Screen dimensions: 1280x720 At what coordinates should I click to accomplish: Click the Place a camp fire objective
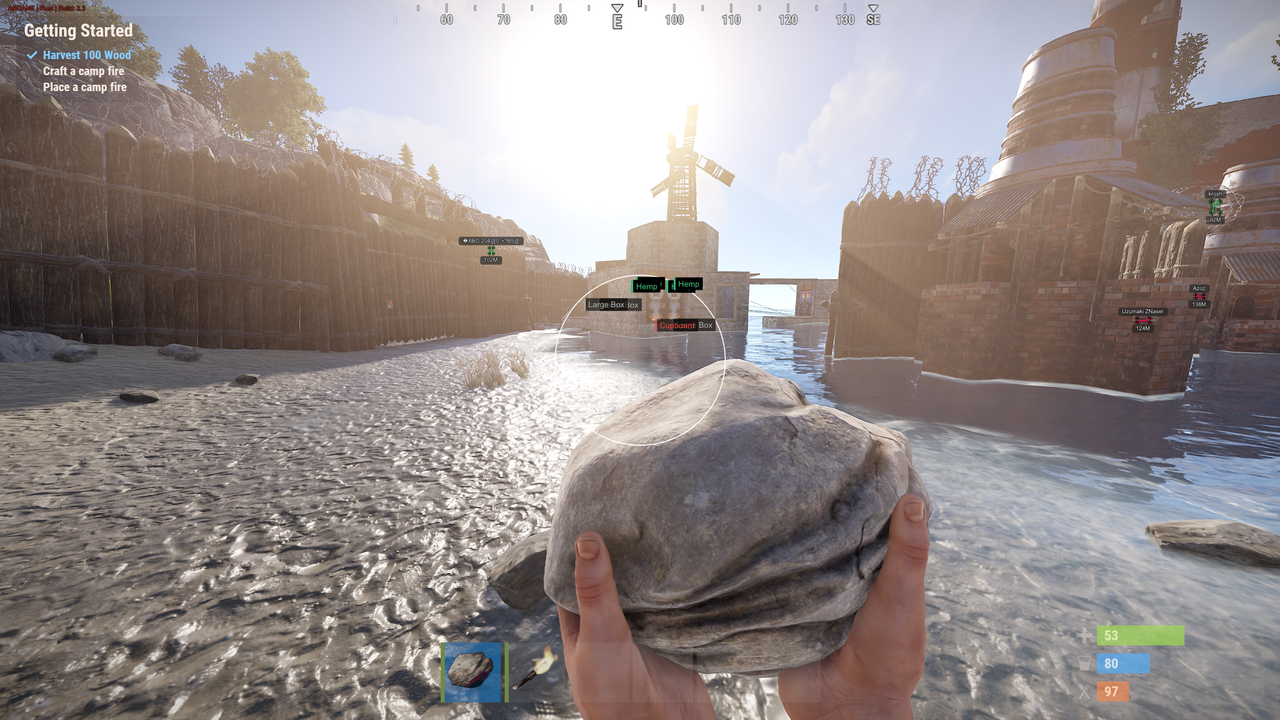pyautogui.click(x=85, y=87)
